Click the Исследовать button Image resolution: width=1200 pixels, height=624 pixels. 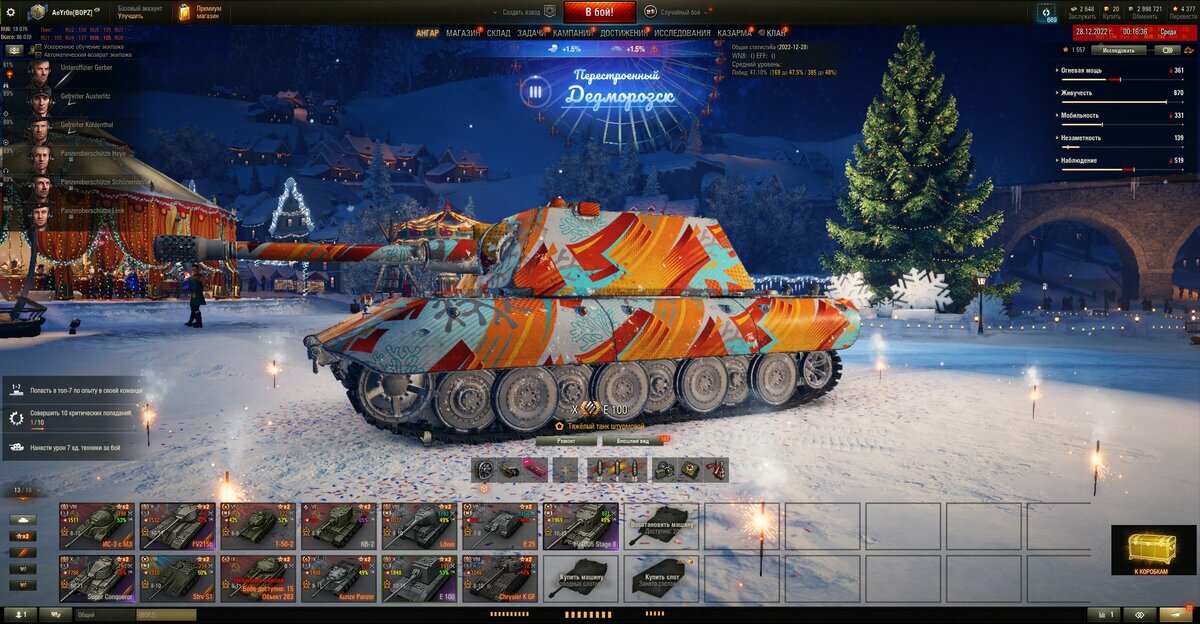coord(1118,49)
